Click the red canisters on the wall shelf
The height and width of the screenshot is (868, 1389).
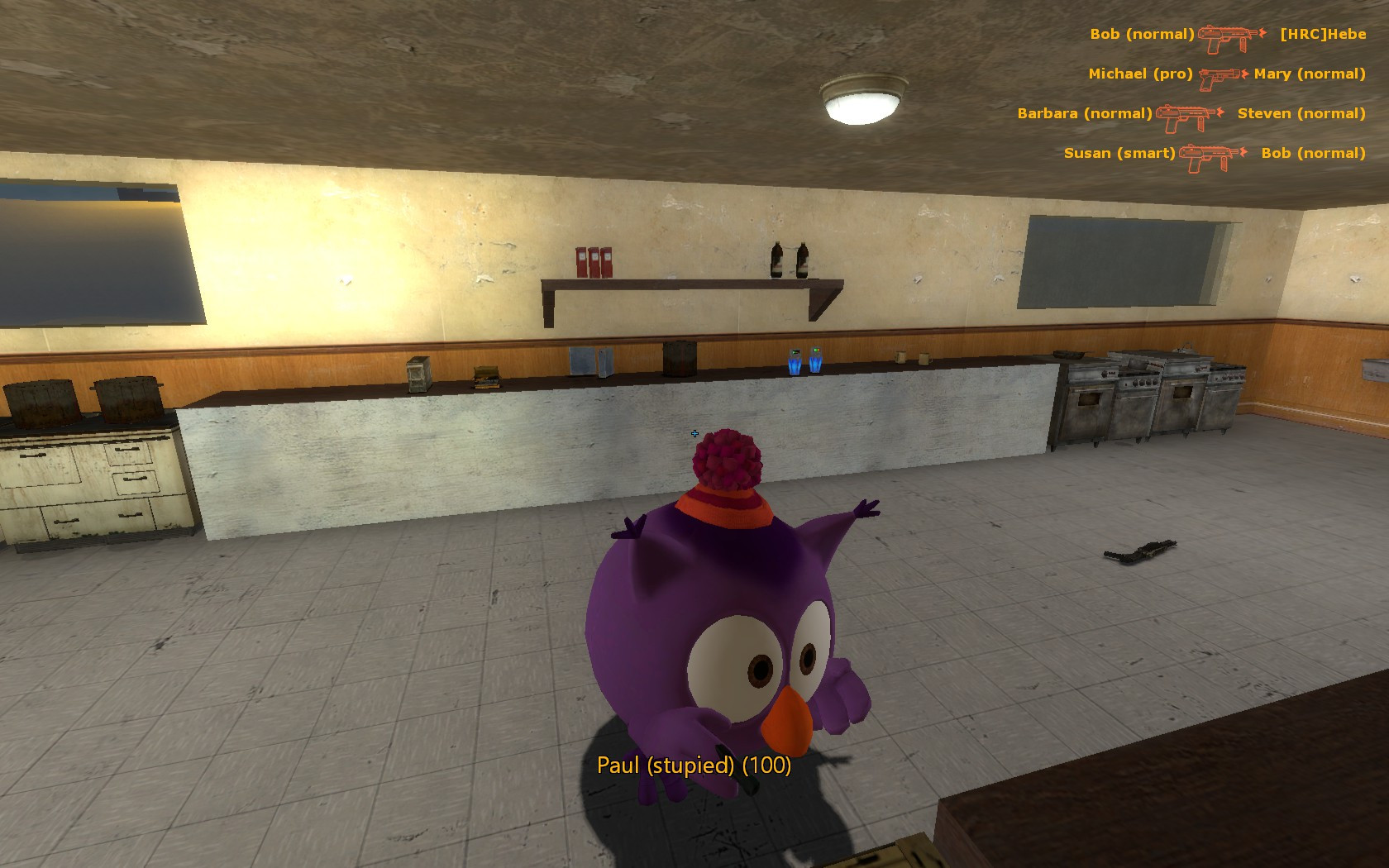click(x=595, y=263)
